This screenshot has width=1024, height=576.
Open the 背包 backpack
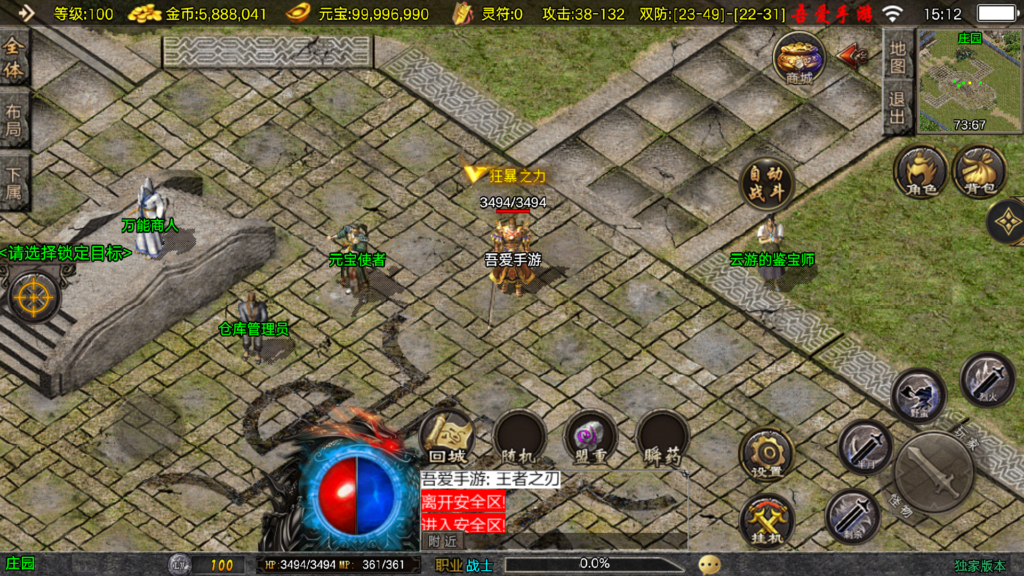pyautogui.click(x=979, y=170)
